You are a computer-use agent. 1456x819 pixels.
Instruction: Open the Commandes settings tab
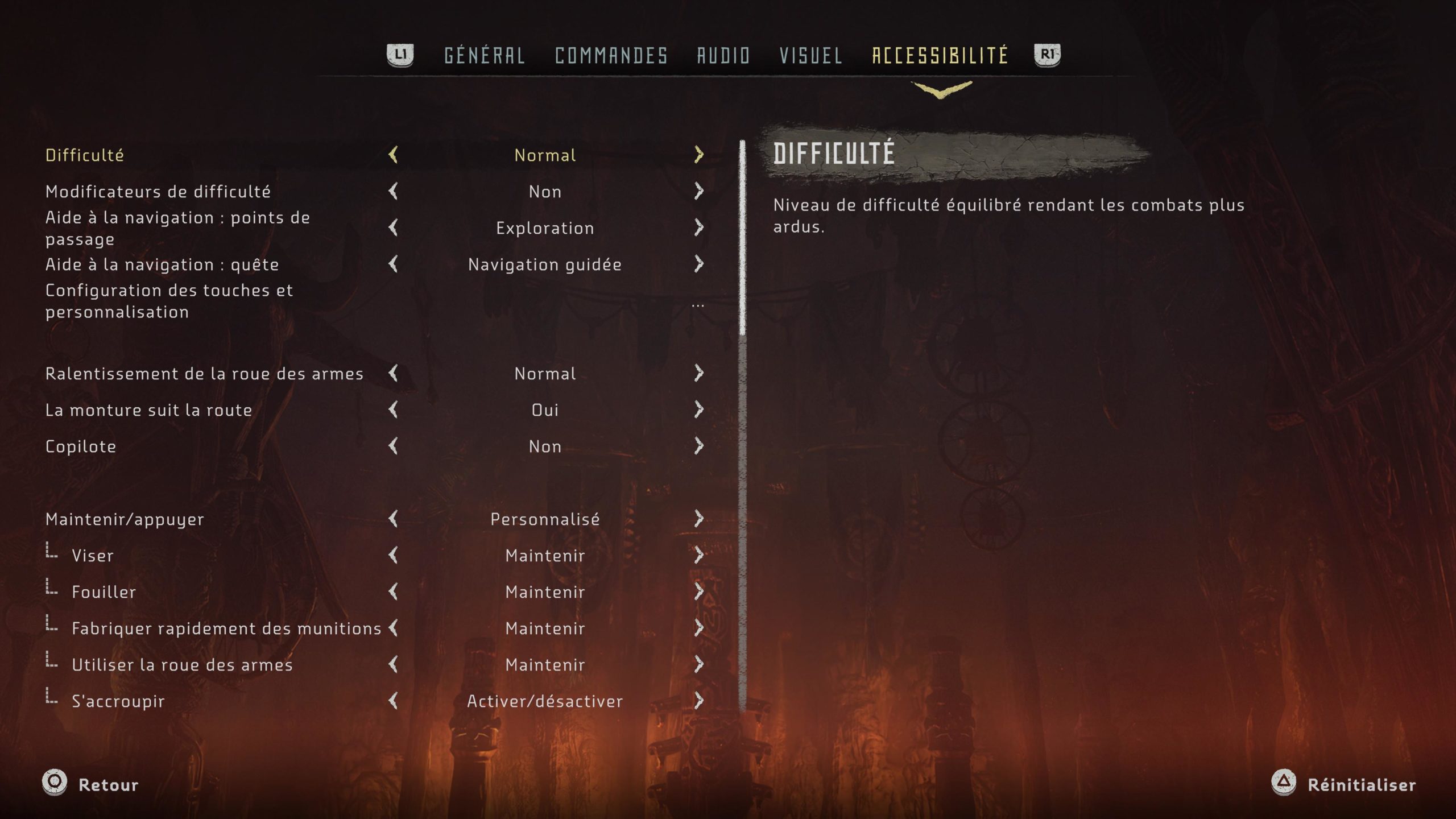pos(611,55)
